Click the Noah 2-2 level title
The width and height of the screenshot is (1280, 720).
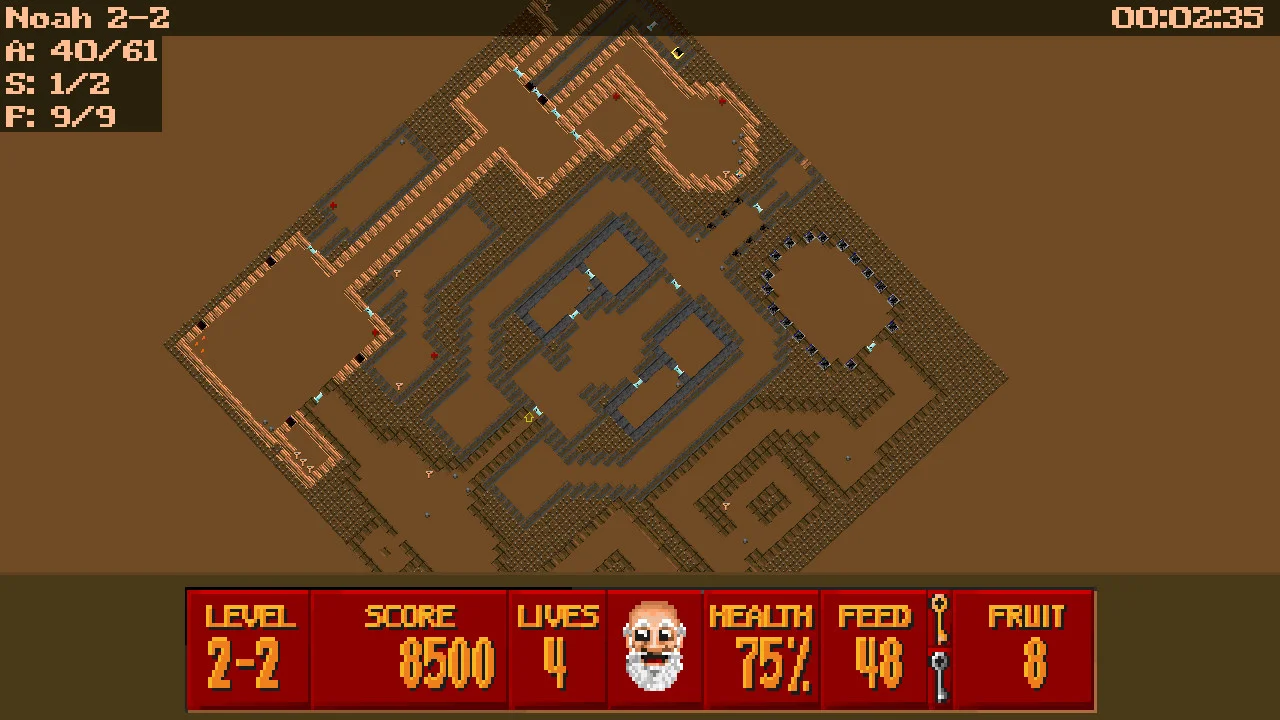[x=85, y=16]
